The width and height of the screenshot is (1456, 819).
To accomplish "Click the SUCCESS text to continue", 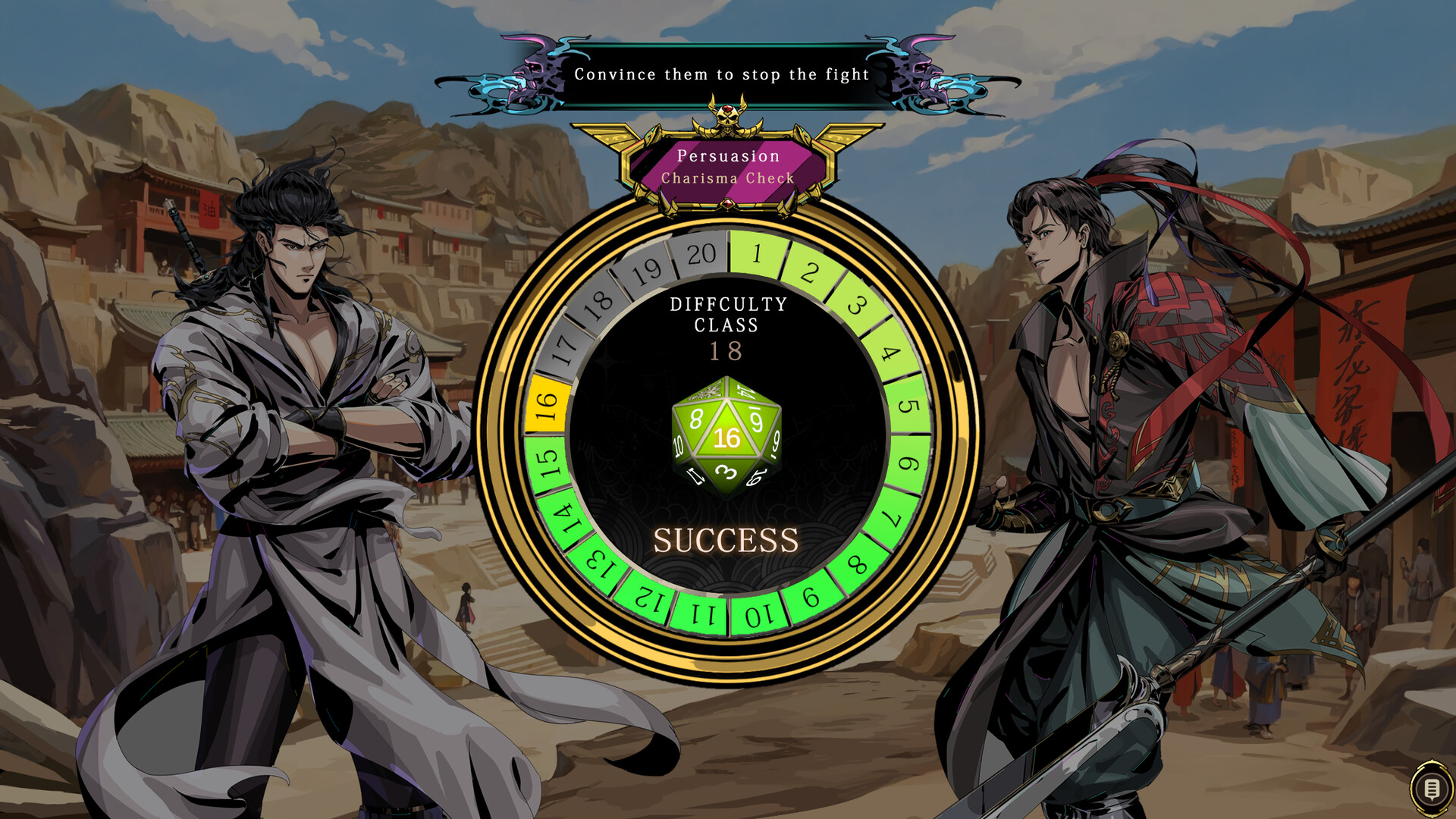I will click(x=726, y=541).
